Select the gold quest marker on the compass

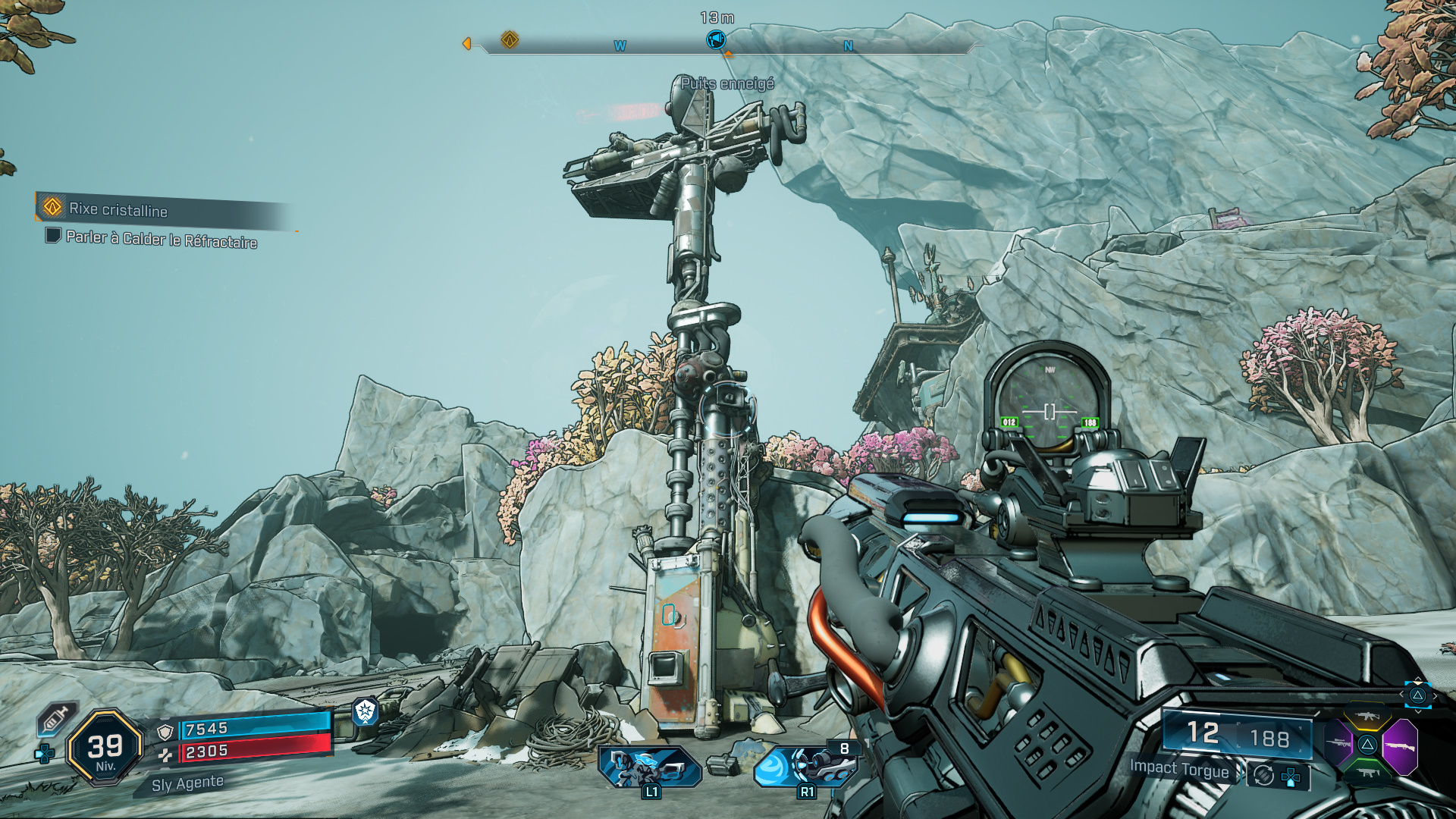(510, 39)
